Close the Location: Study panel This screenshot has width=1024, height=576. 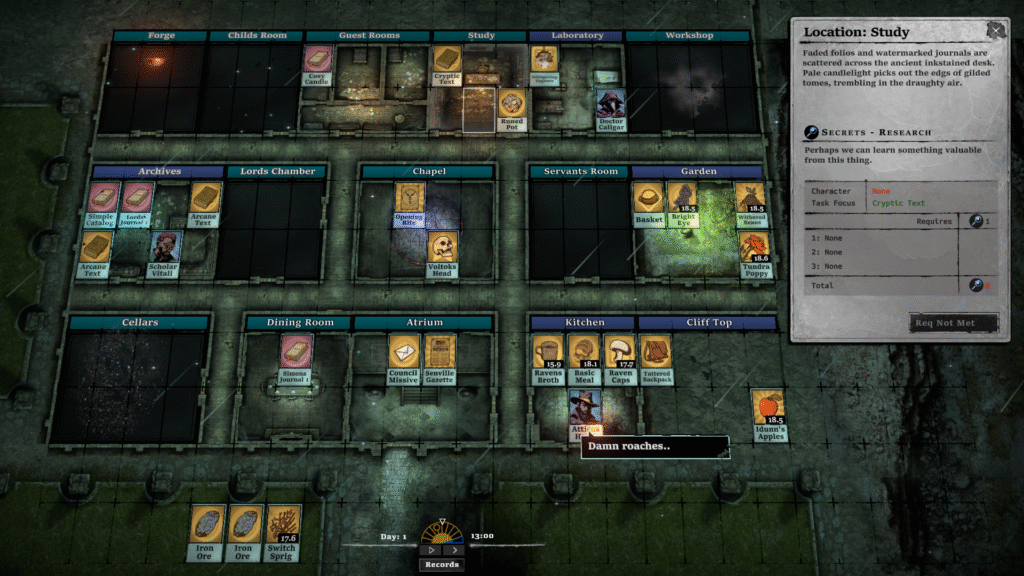995,31
